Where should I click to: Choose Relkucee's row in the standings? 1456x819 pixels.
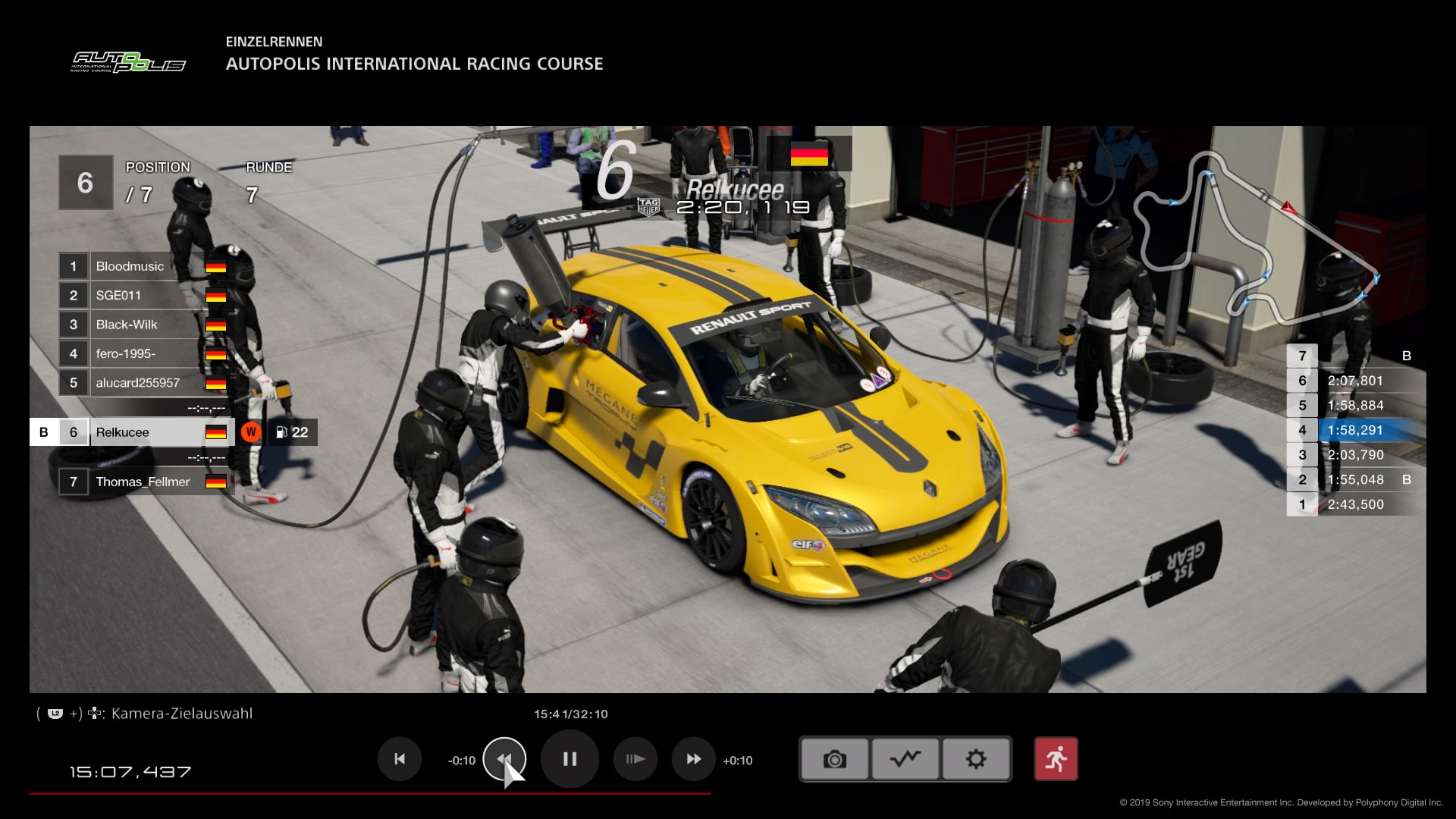point(144,432)
